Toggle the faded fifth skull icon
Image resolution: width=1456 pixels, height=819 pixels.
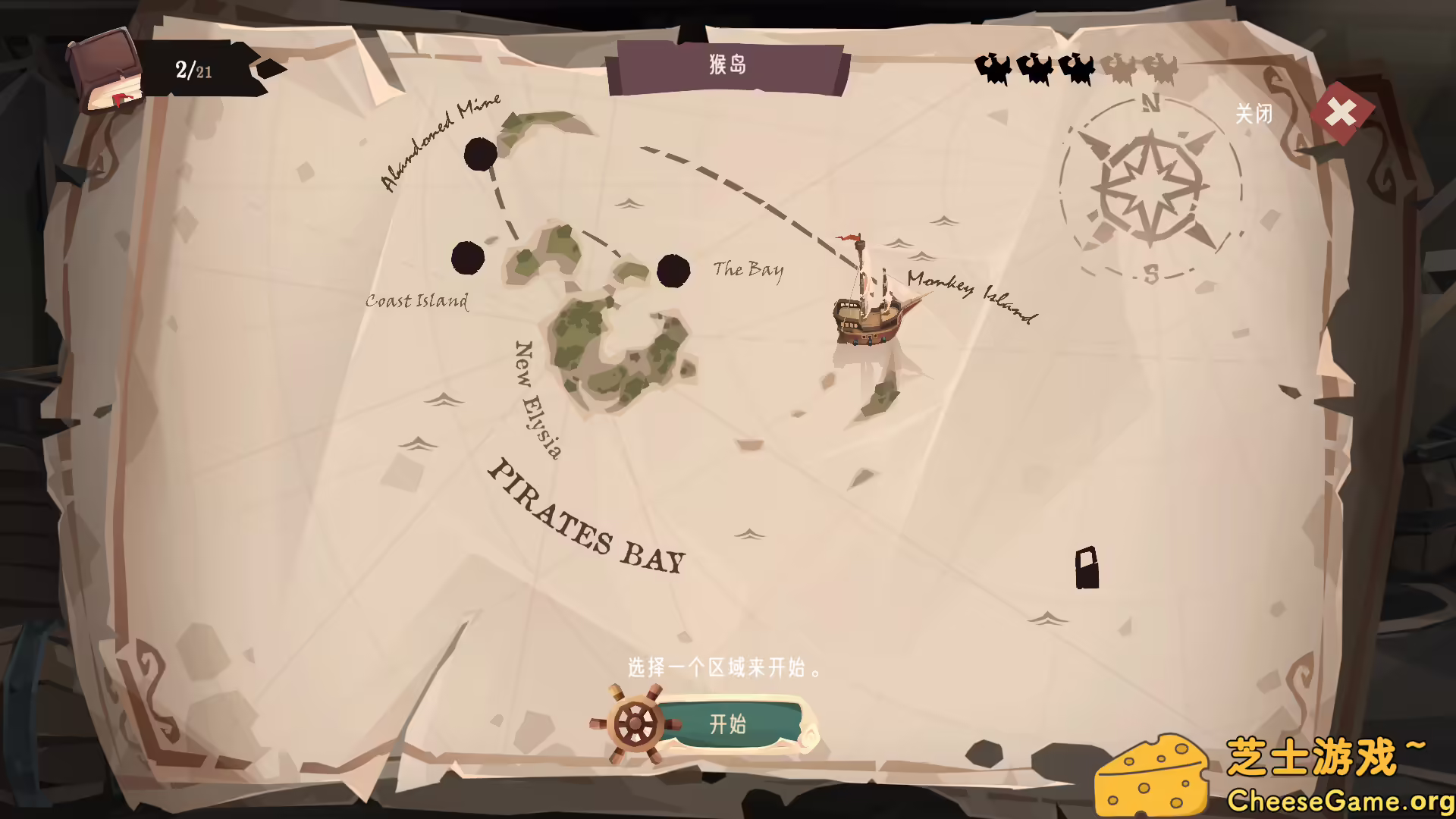pyautogui.click(x=1160, y=68)
